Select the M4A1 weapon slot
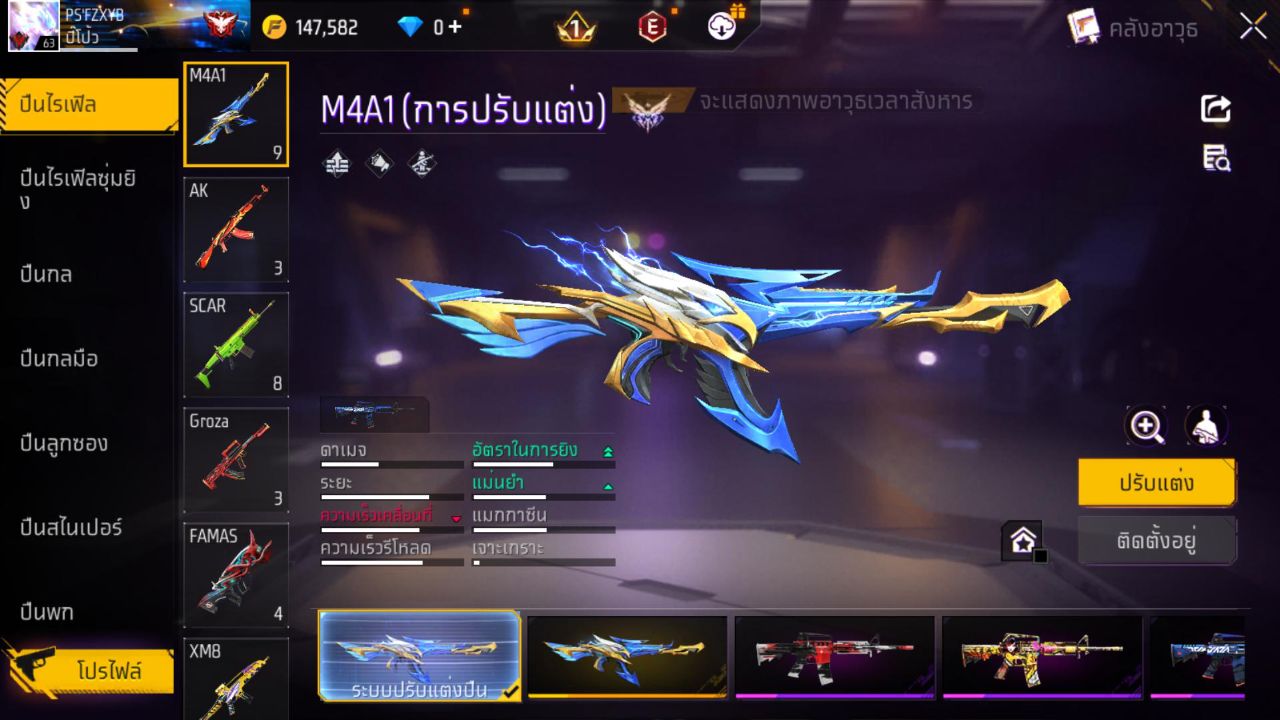 click(236, 114)
